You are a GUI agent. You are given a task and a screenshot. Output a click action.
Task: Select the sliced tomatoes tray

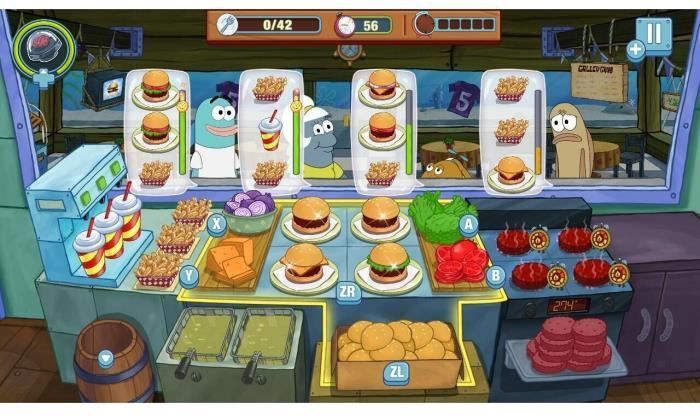[x=458, y=261]
